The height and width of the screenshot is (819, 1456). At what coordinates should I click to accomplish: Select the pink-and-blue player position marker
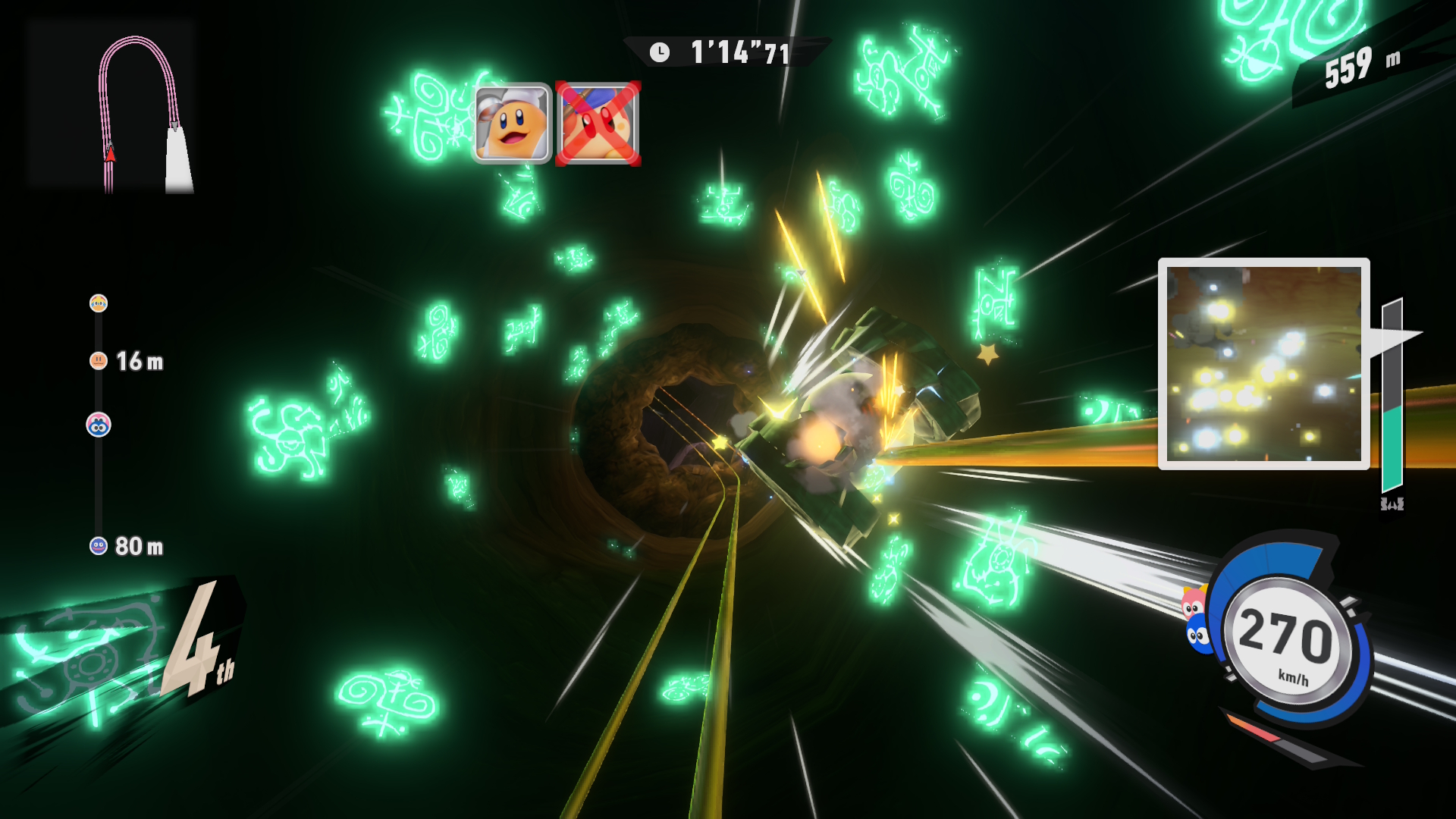[x=99, y=425]
